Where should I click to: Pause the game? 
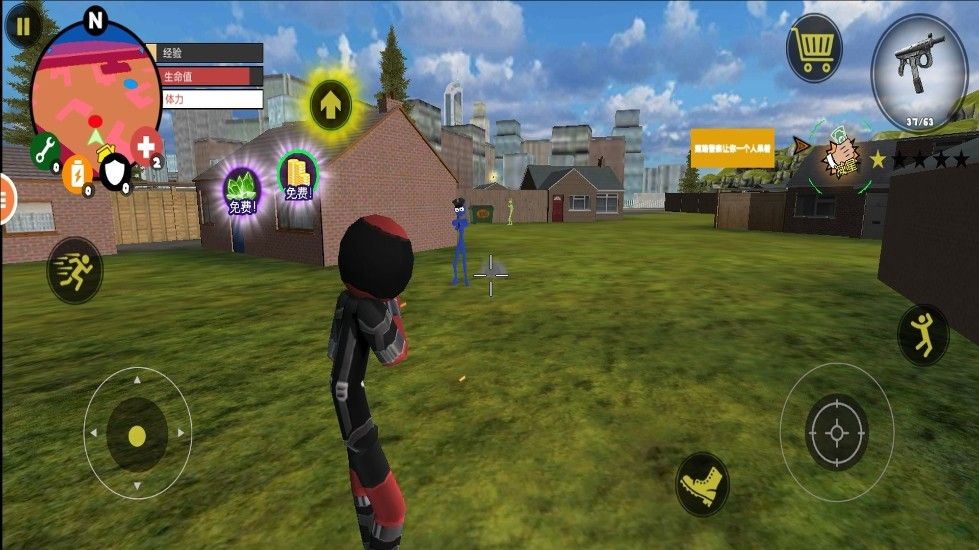pos(23,25)
